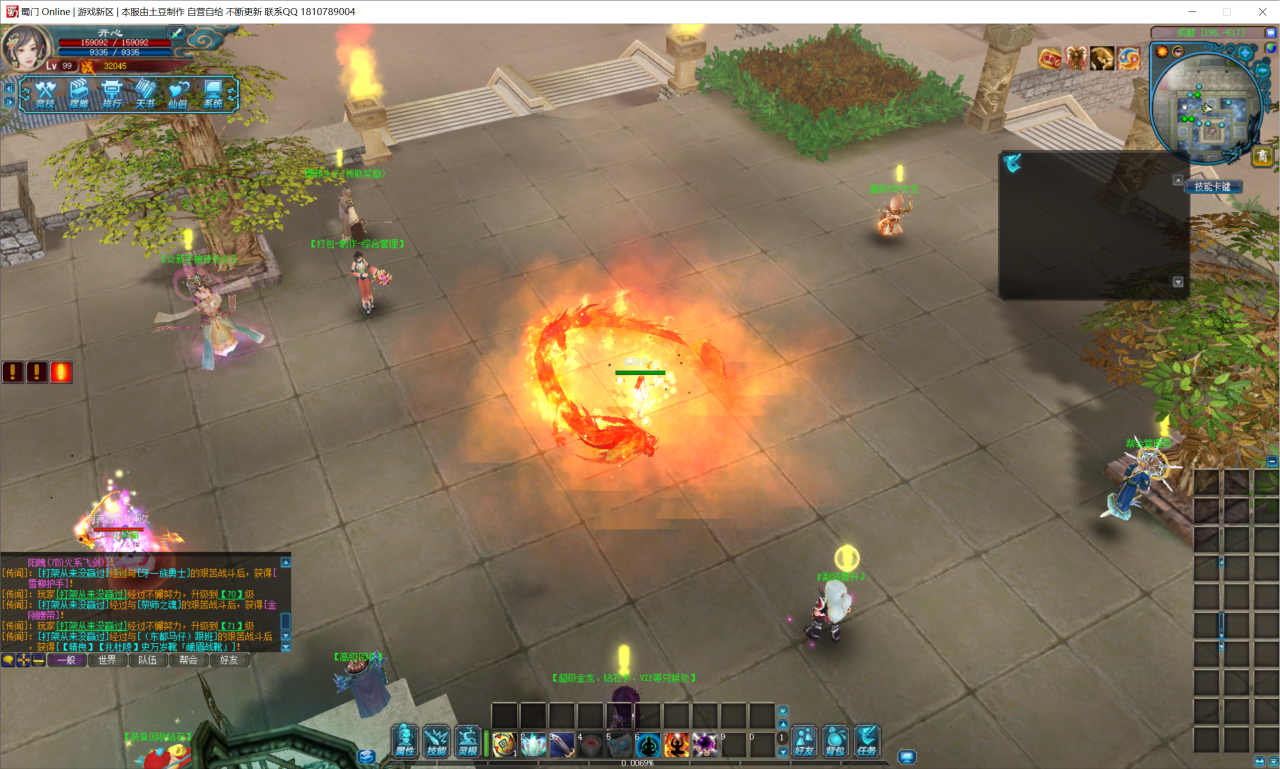
Task: Show the 排行 rankings
Action: (112, 94)
